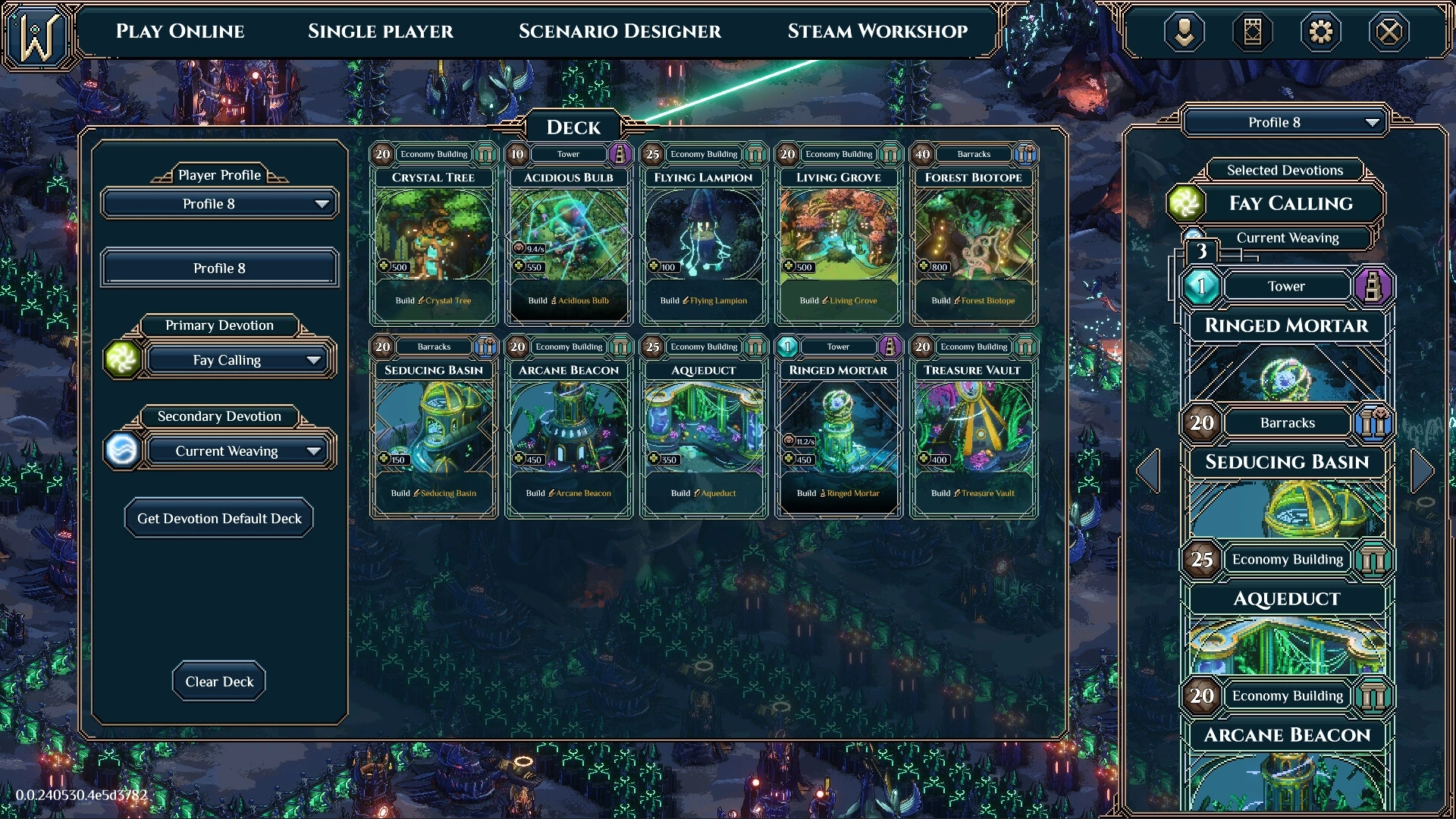The width and height of the screenshot is (1456, 819).
Task: Click the Flying Lampion card
Action: 704,235
